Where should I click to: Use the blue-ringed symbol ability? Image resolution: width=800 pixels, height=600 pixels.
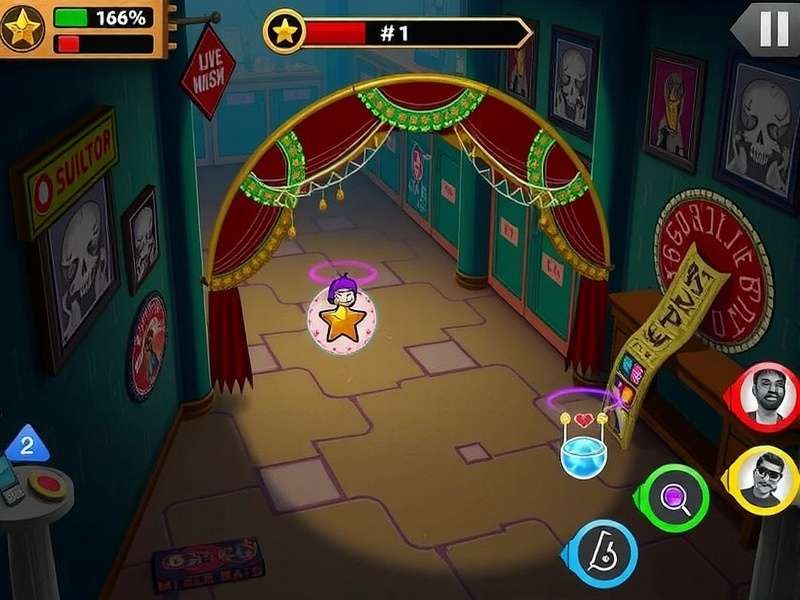pos(605,553)
